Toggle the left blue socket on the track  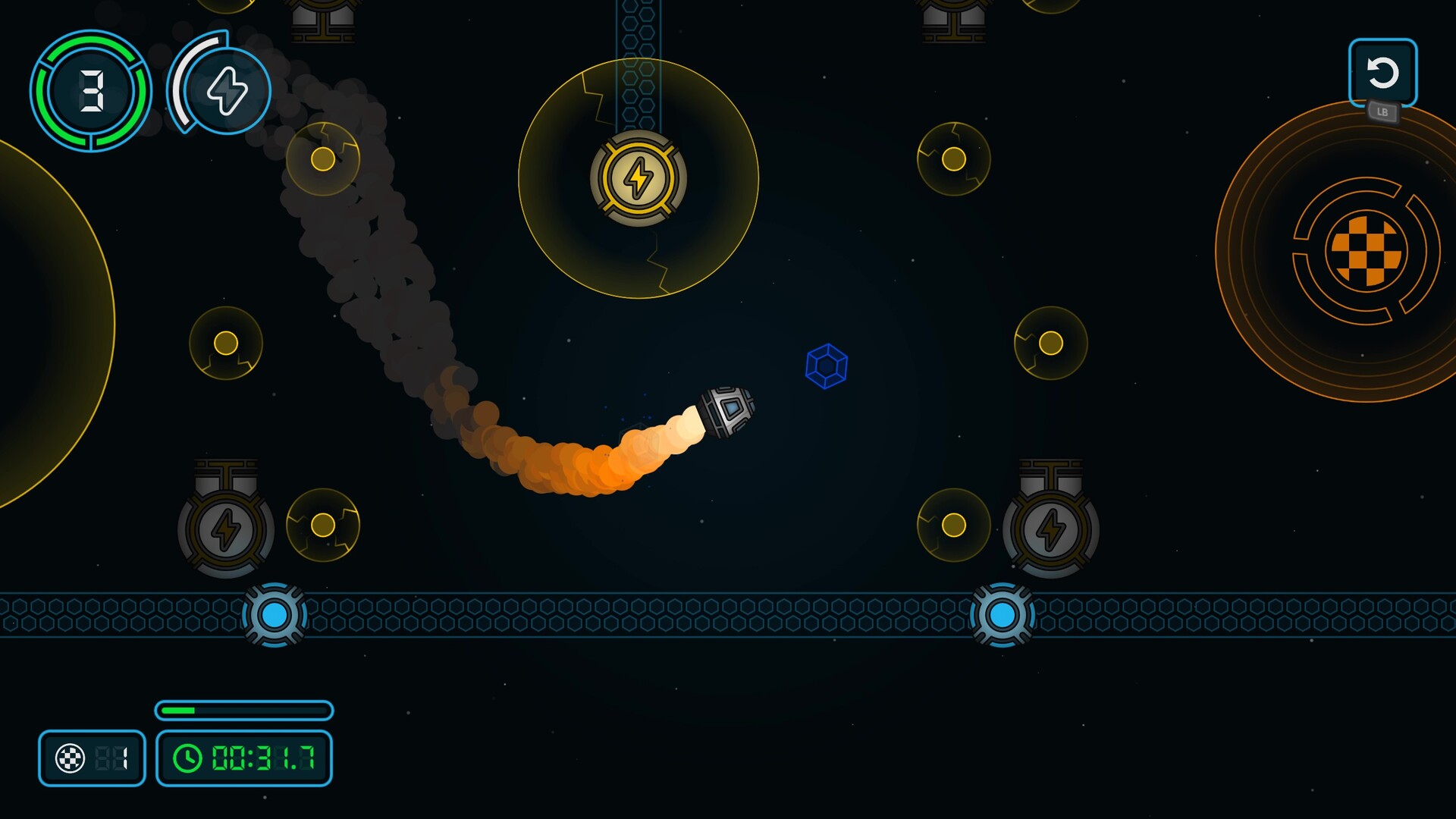pyautogui.click(x=275, y=616)
